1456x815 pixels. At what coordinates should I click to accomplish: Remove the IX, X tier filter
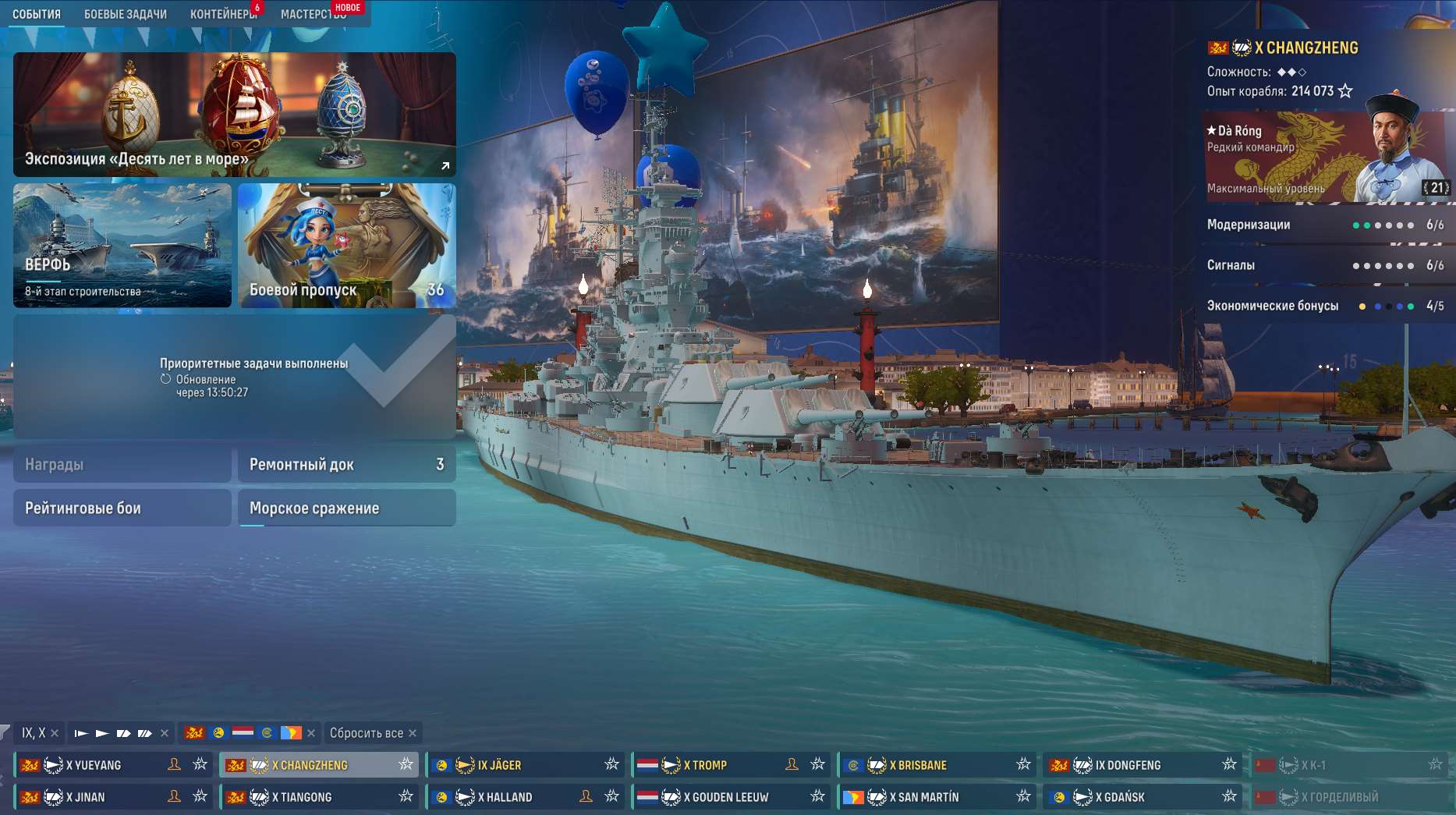[54, 733]
